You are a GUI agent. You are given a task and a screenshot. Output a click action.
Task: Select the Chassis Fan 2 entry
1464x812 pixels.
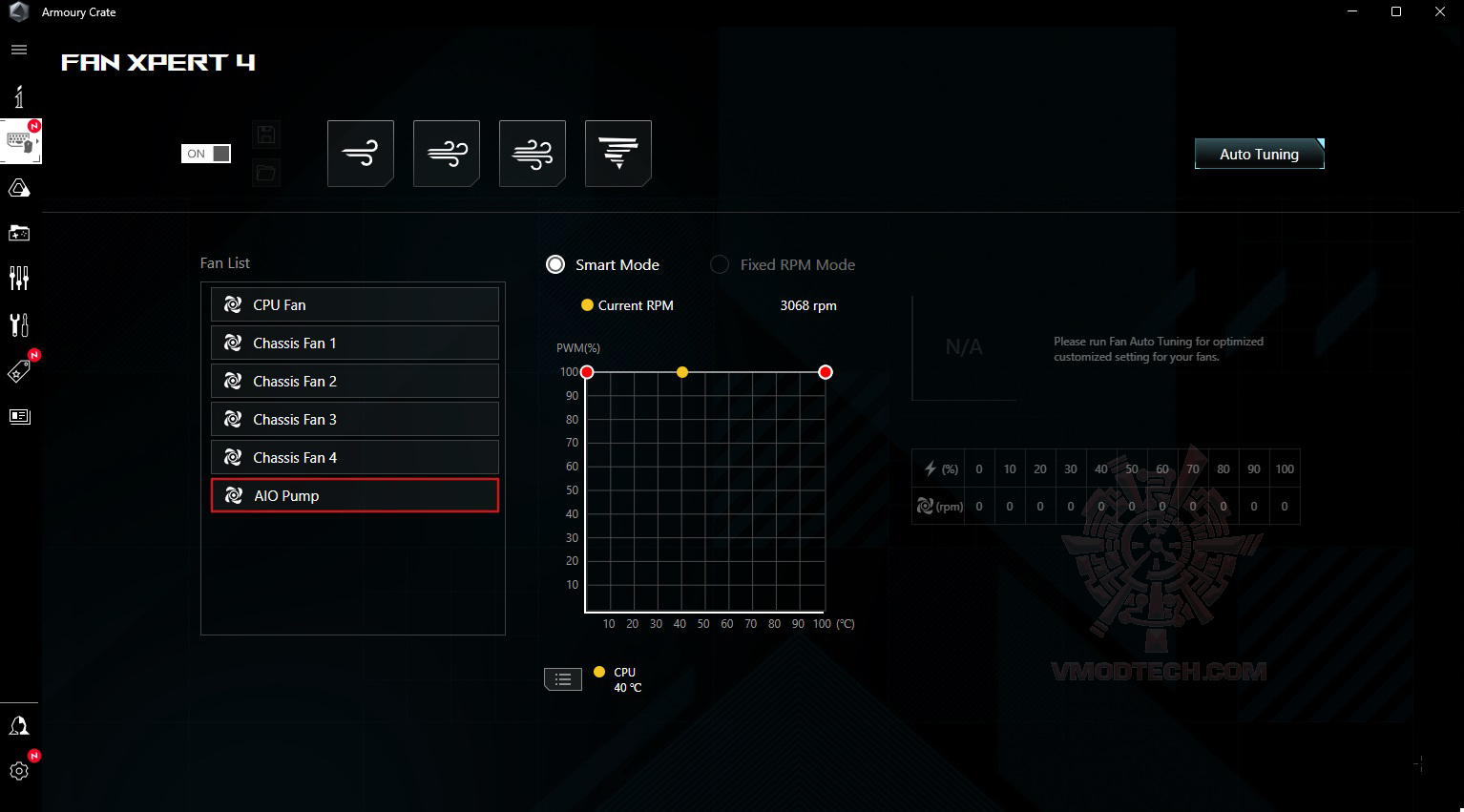[354, 381]
